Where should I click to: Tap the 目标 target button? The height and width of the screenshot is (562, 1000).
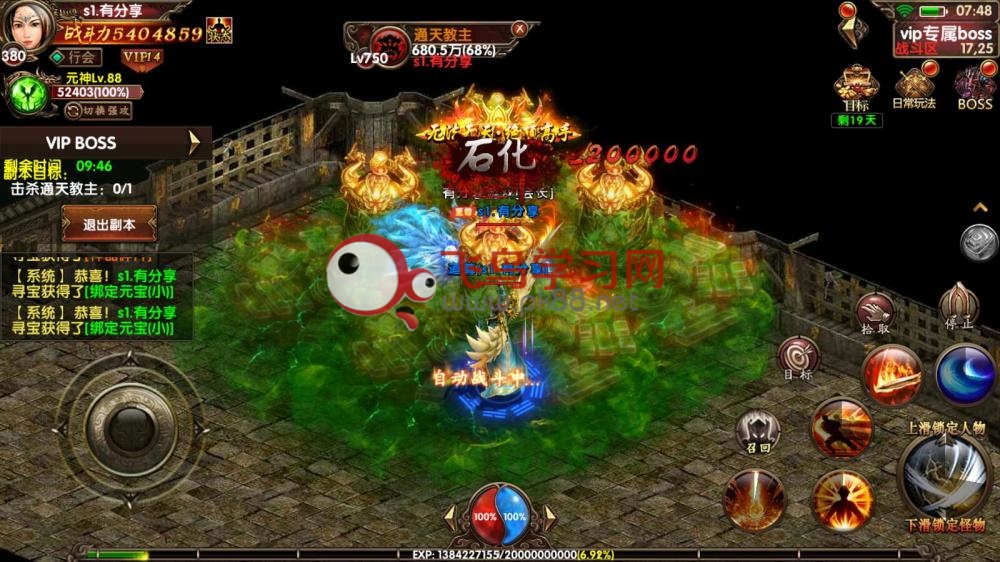pos(798,355)
